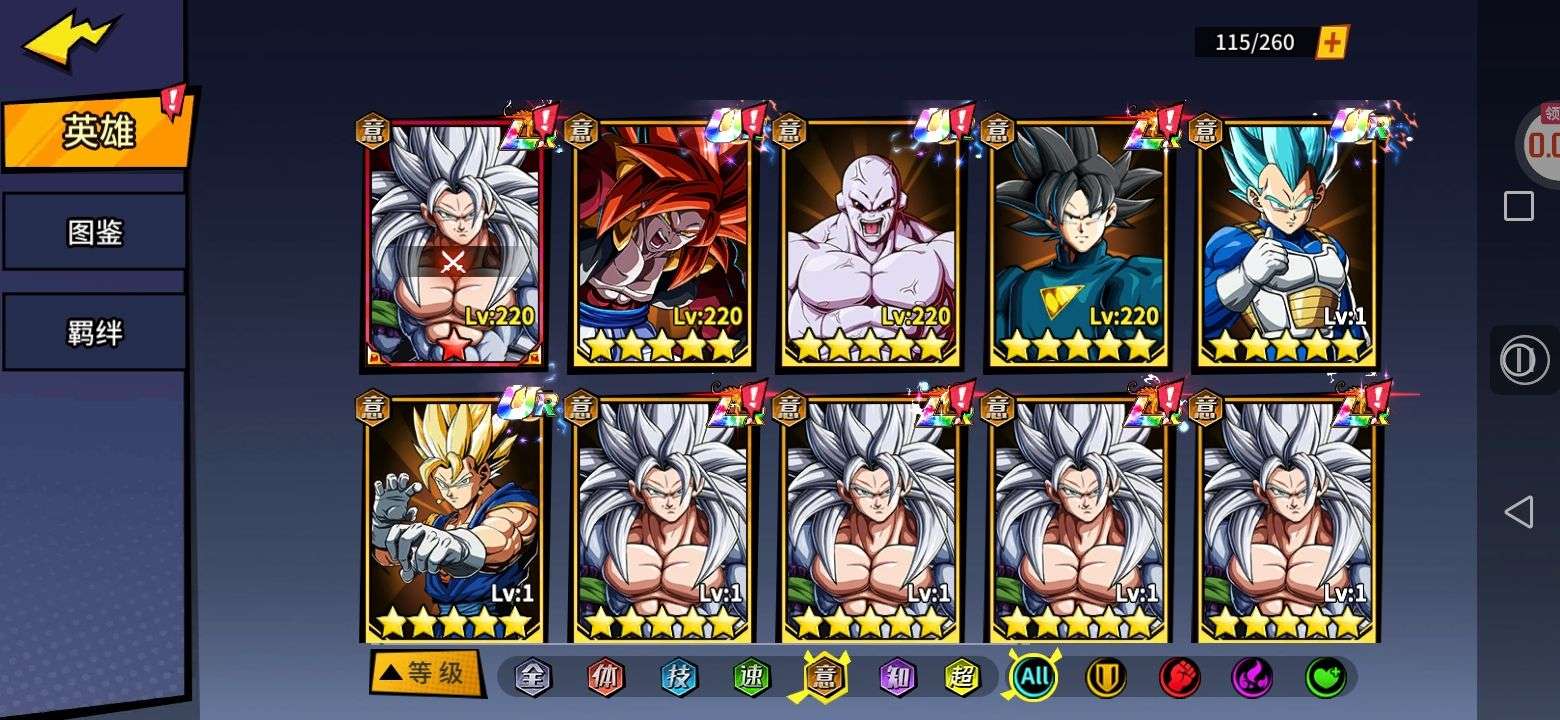Expand hero capacity with the plus button

pos(1332,42)
